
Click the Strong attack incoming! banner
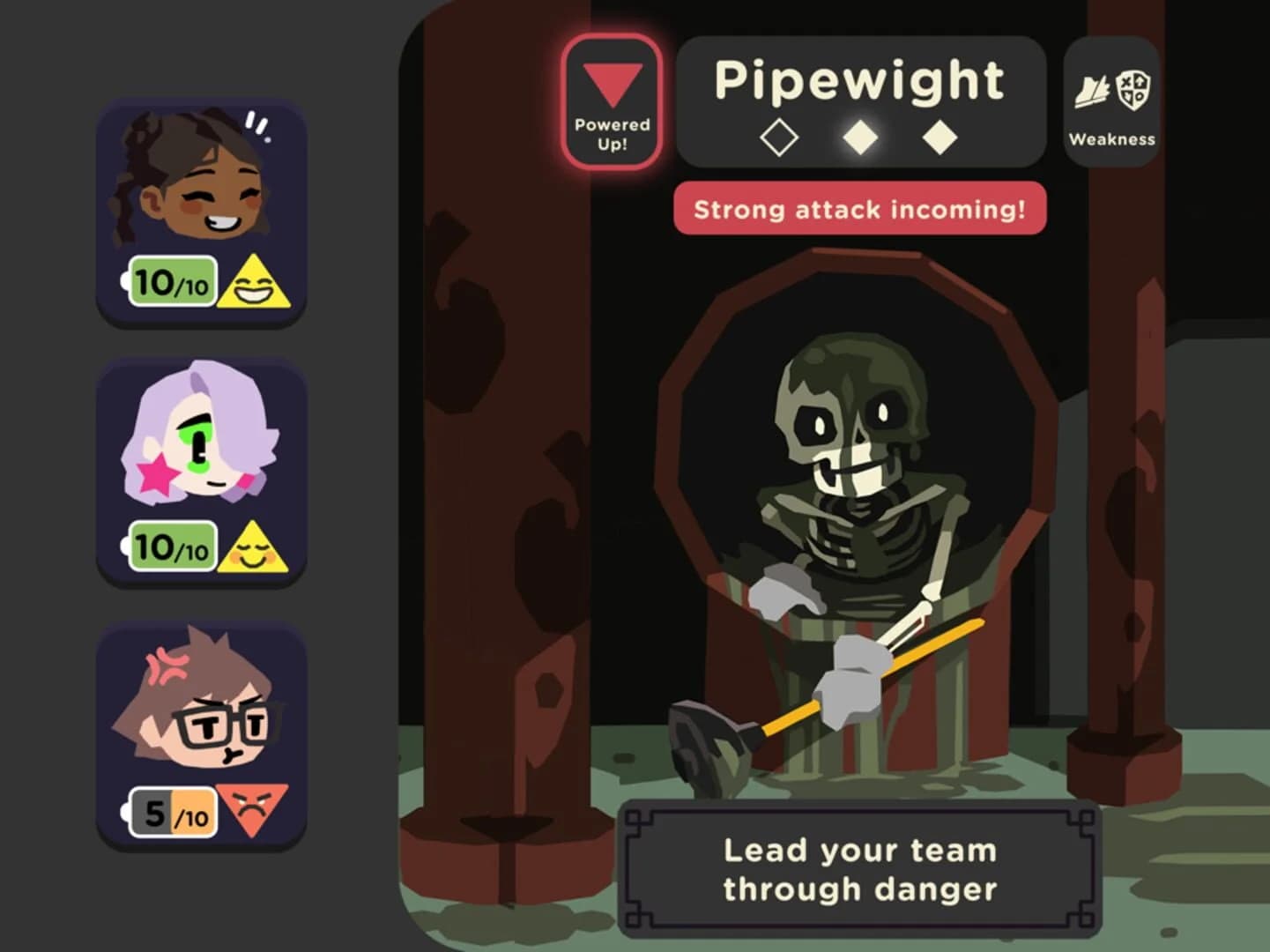(859, 208)
